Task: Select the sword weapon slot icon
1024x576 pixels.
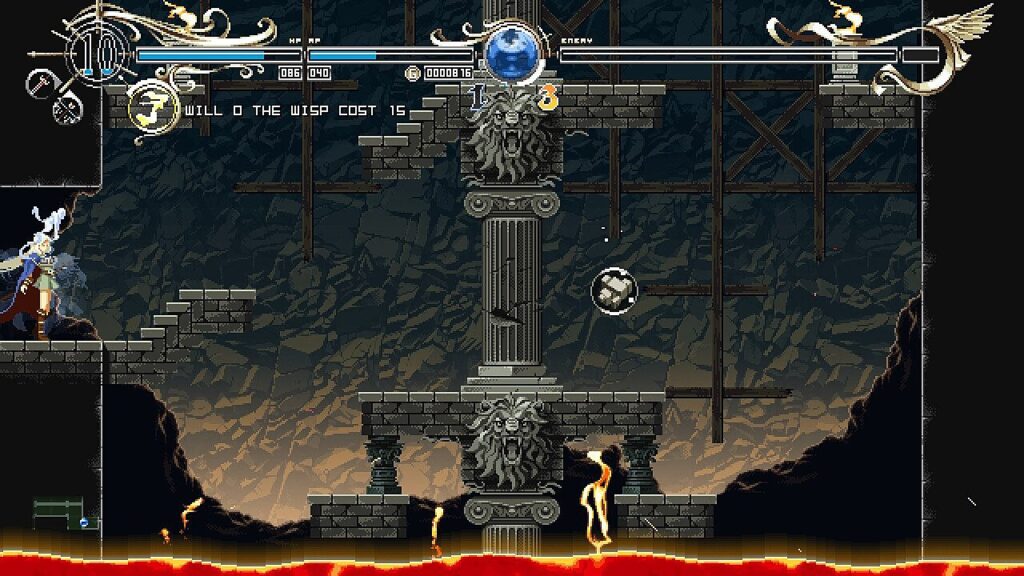Action: 41,84
